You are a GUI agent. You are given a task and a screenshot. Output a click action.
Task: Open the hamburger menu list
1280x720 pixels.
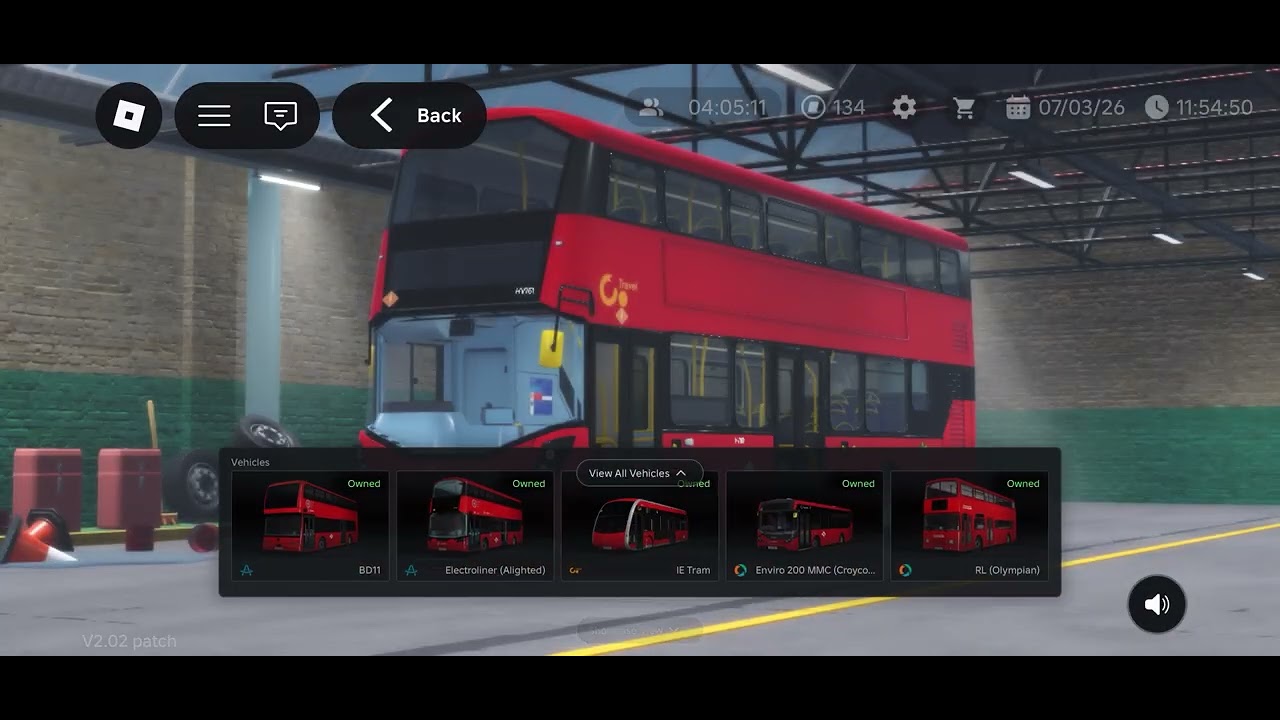[x=214, y=116]
